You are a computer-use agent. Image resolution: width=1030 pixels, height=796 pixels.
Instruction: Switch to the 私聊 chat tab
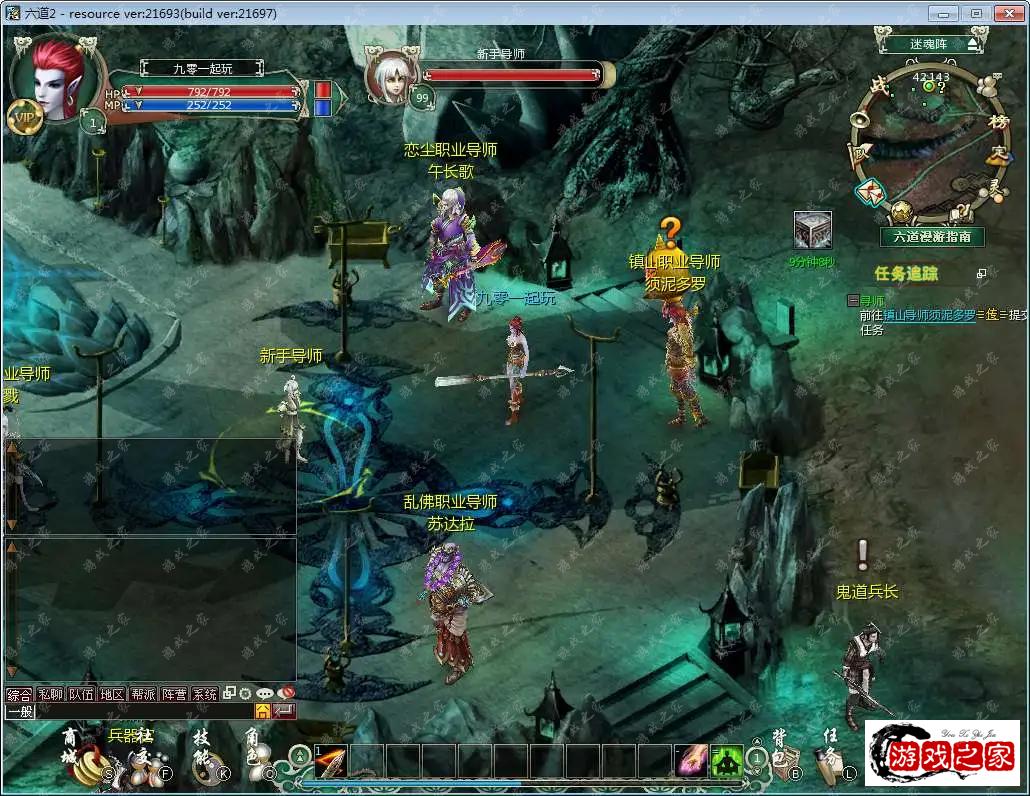(x=50, y=694)
